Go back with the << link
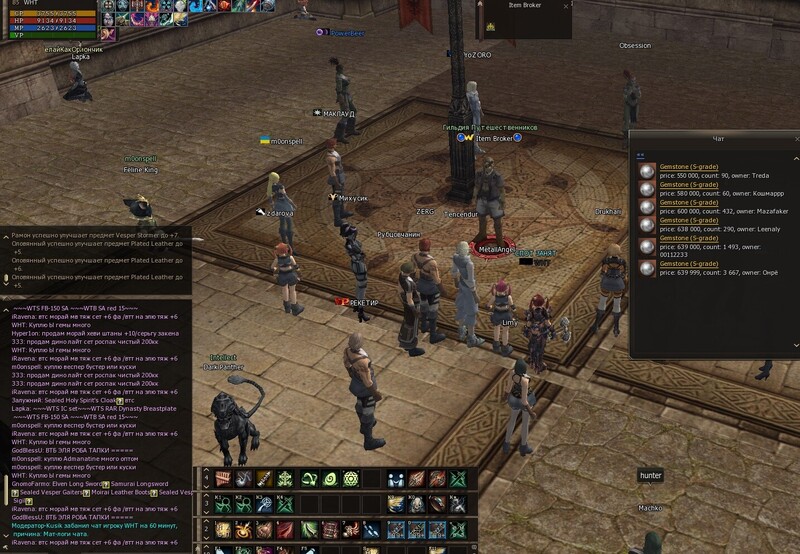This screenshot has height=554, width=800. click(641, 154)
